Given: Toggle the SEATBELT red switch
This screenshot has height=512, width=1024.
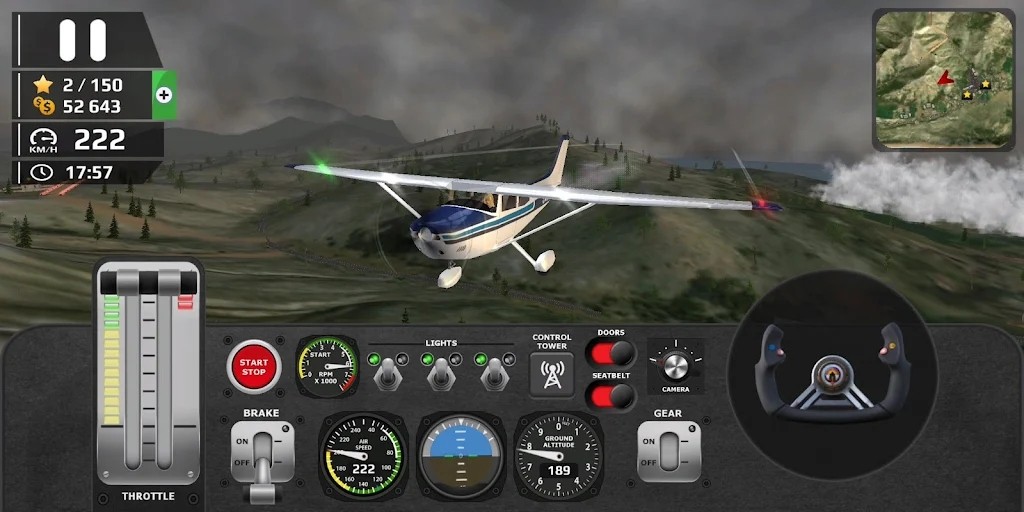Looking at the screenshot, I should click(611, 395).
